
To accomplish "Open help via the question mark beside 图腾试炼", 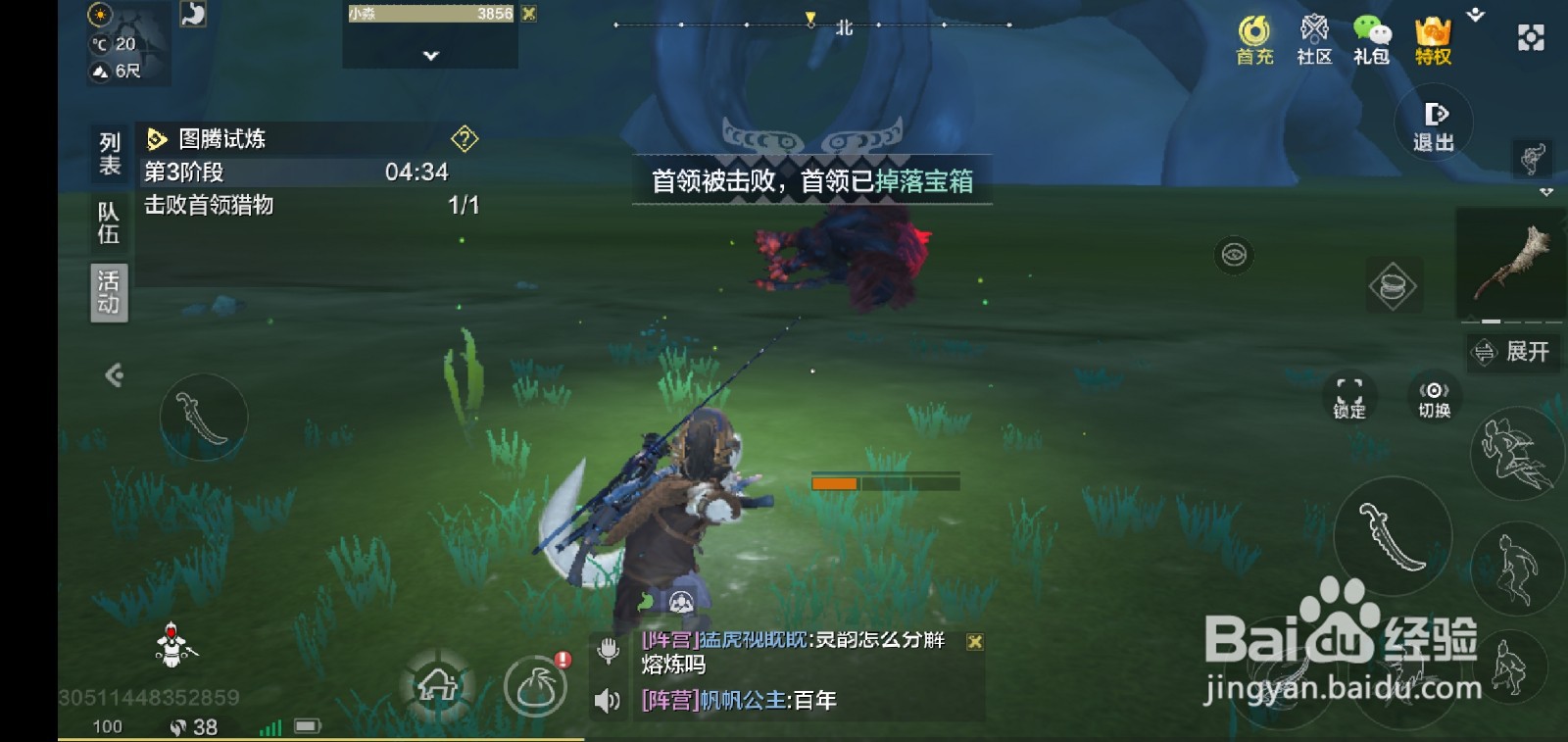I will tap(463, 138).
